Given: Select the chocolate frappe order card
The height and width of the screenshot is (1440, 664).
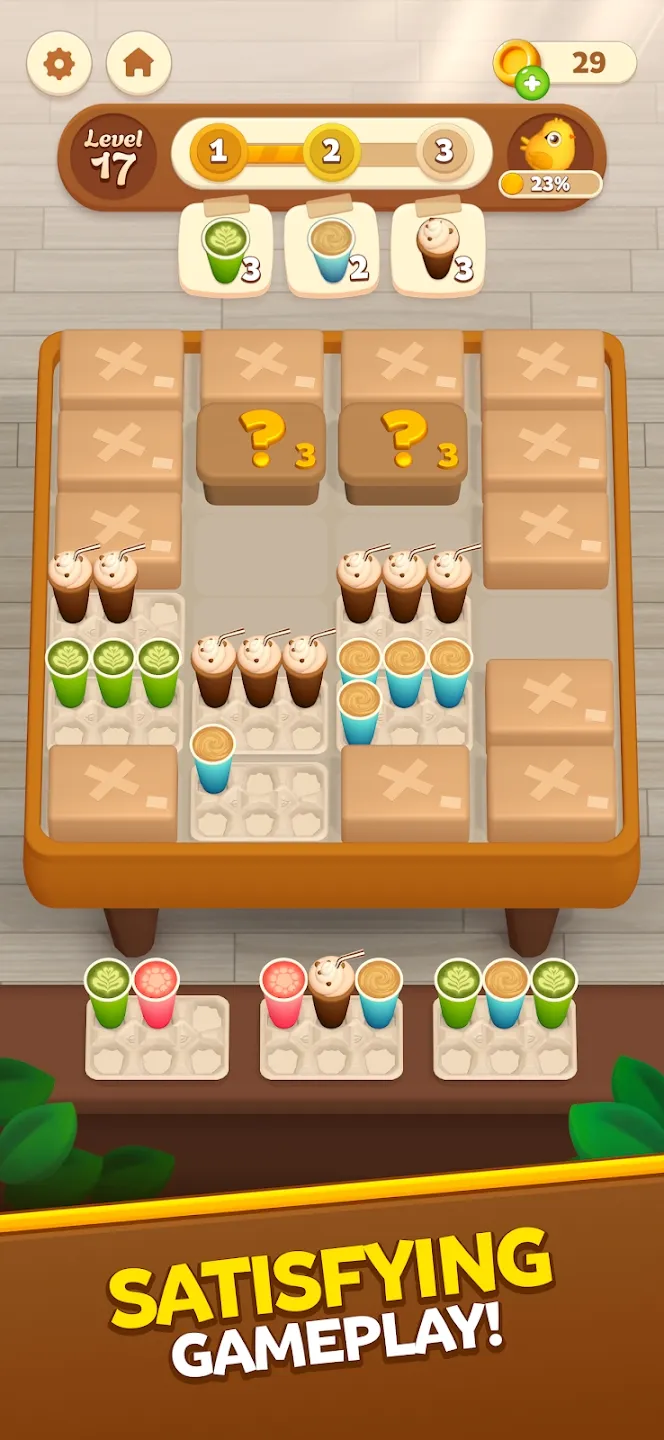Looking at the screenshot, I should click(x=438, y=250).
